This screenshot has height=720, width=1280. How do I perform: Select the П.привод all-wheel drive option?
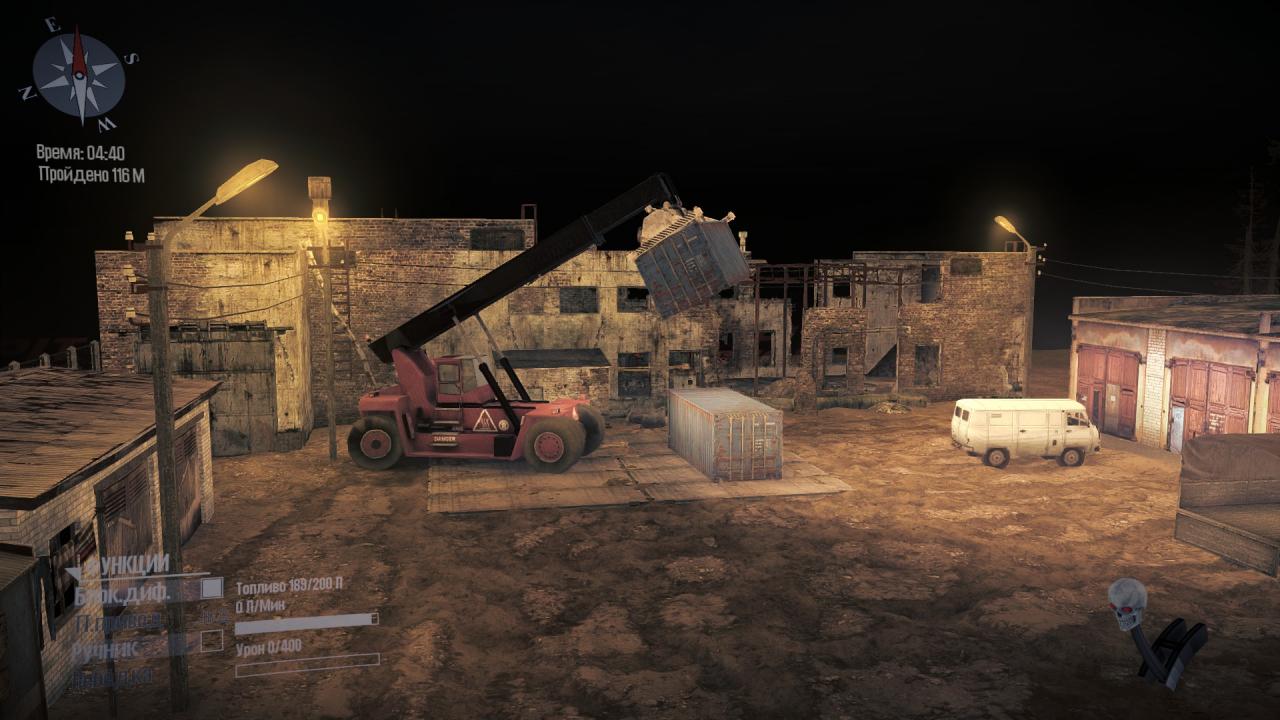coord(118,621)
